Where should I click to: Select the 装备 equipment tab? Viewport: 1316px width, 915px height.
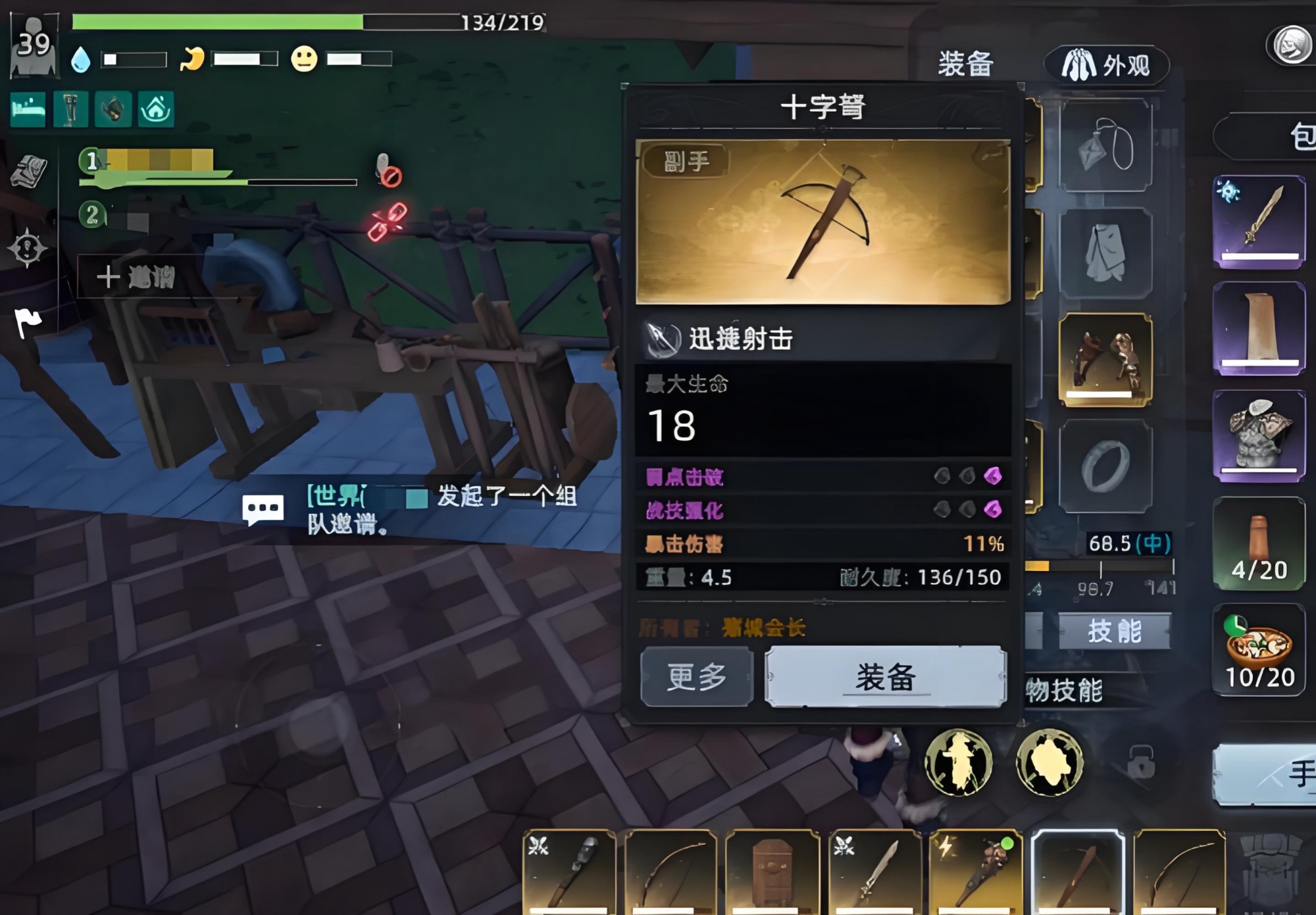tap(965, 64)
